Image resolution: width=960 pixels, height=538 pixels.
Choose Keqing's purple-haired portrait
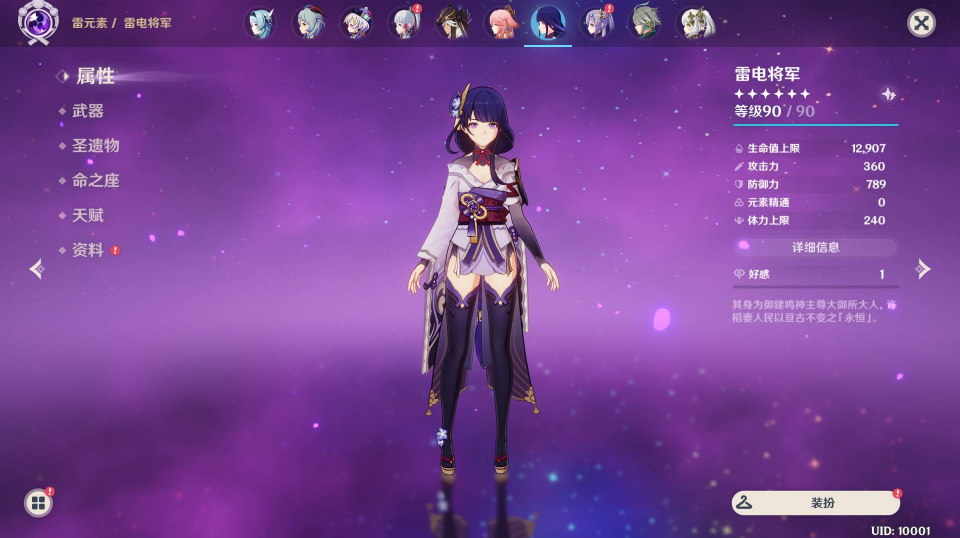click(x=596, y=23)
